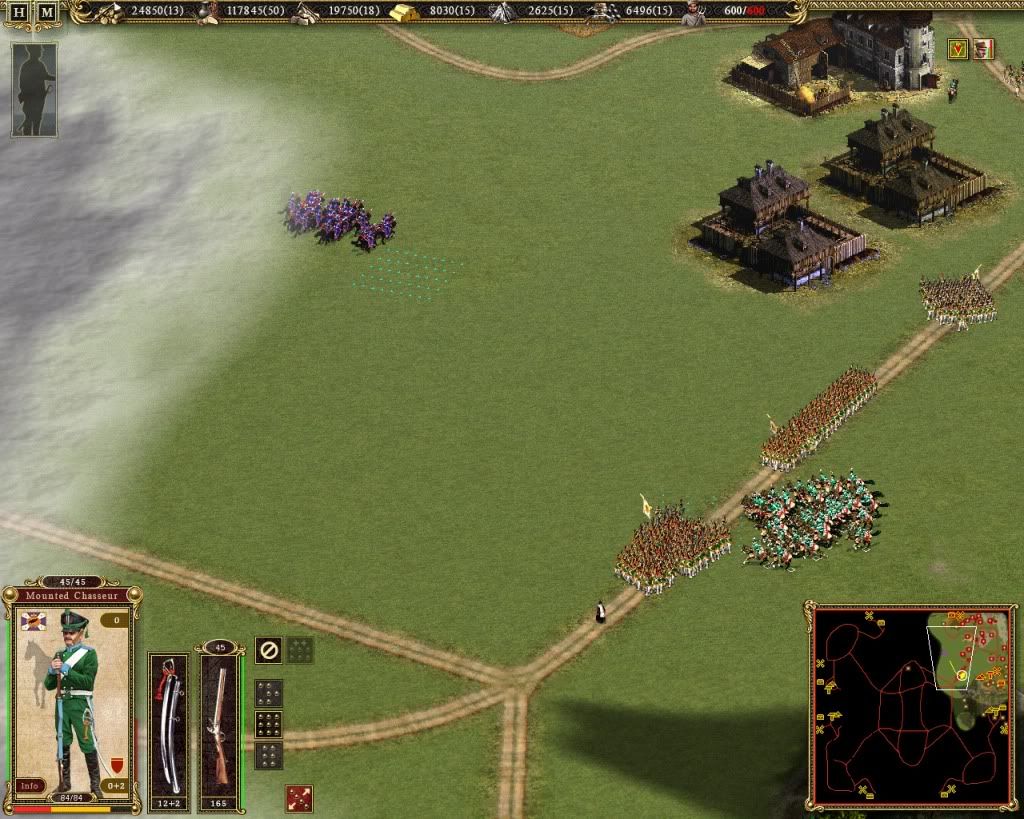This screenshot has height=819, width=1024.
Task: Click the M button in the top bar
Action: click(x=46, y=12)
